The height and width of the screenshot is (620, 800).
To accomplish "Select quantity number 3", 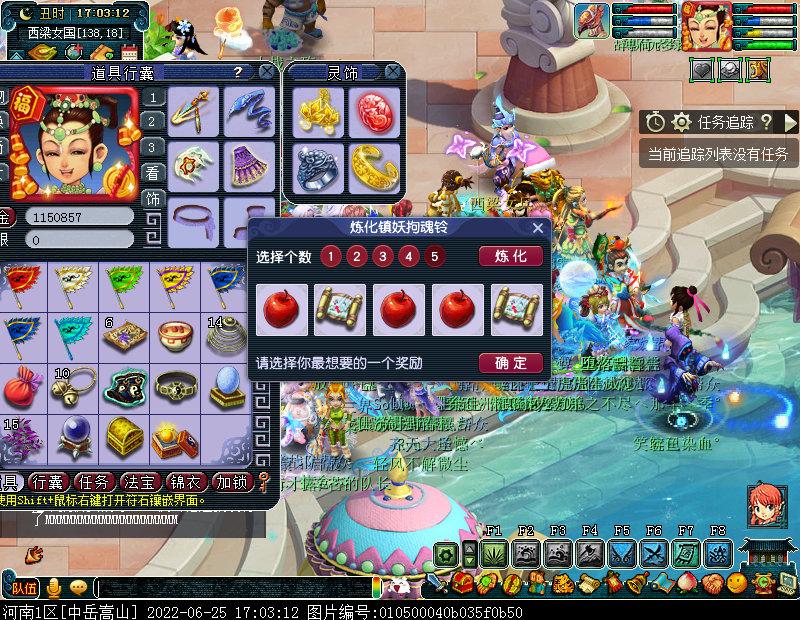I will (x=383, y=256).
